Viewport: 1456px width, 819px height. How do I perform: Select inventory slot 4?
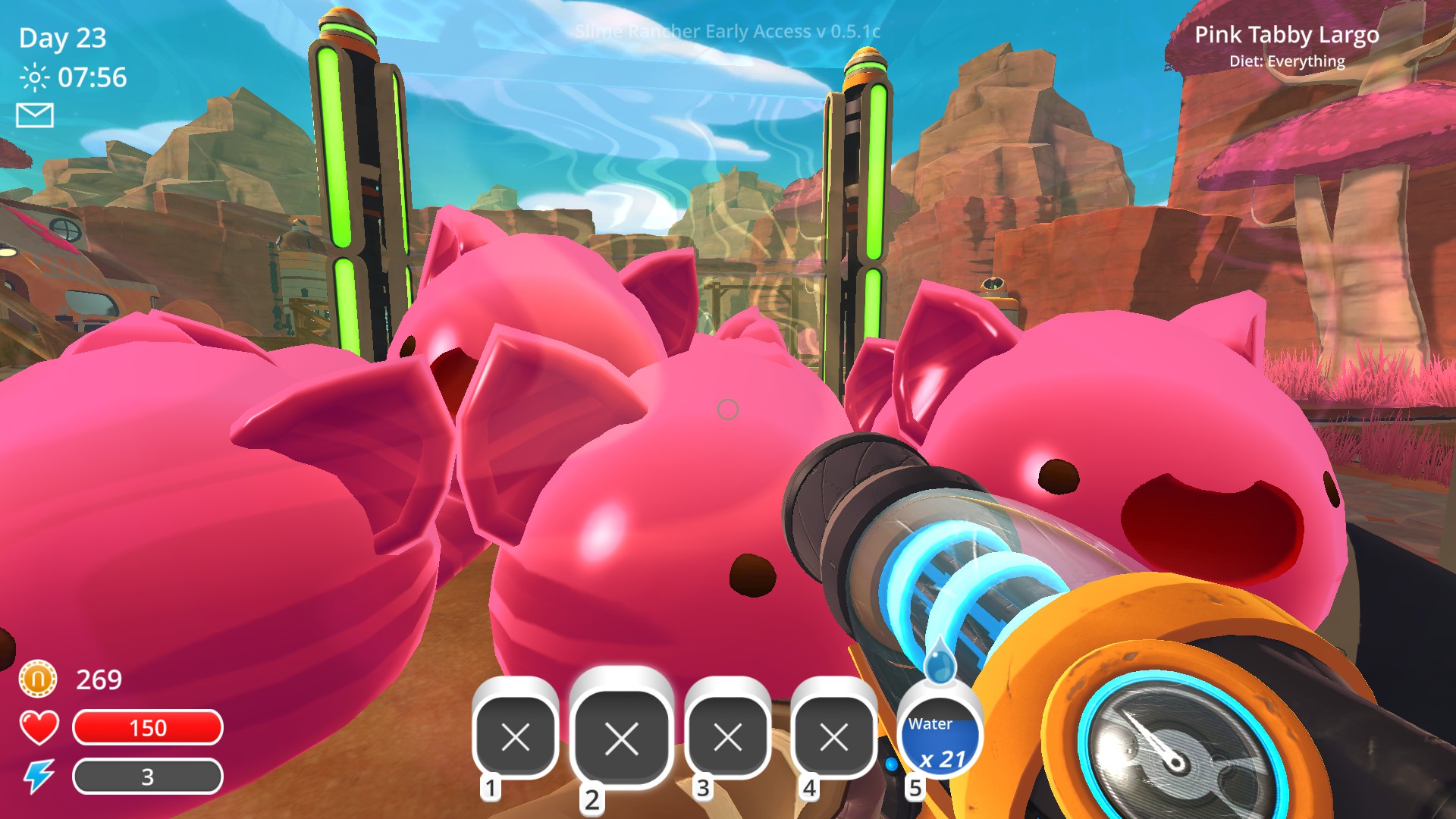[833, 736]
